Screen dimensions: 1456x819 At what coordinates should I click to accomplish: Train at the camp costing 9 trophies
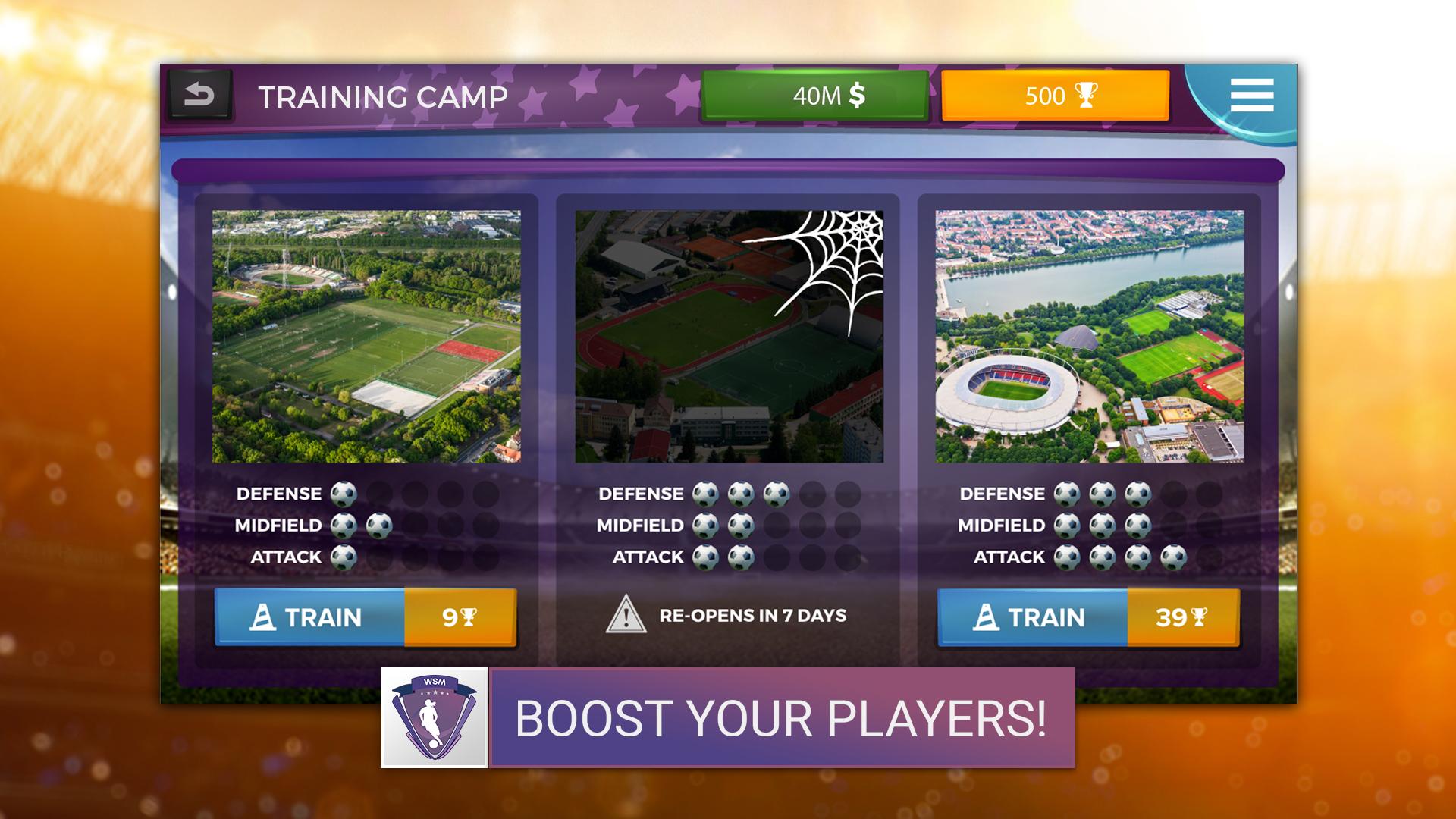coord(366,617)
